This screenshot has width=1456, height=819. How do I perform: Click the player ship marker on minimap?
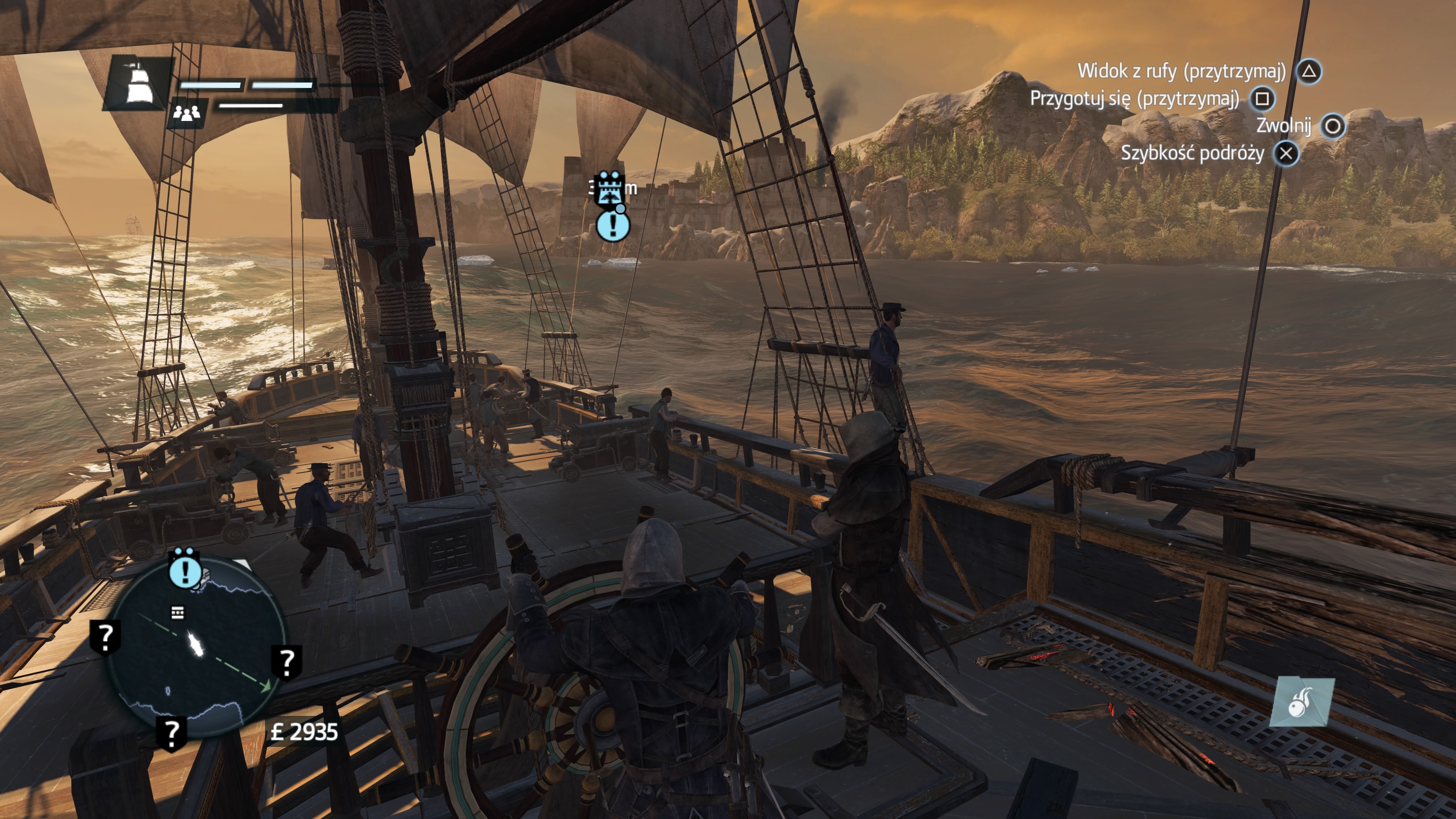pyautogui.click(x=196, y=645)
